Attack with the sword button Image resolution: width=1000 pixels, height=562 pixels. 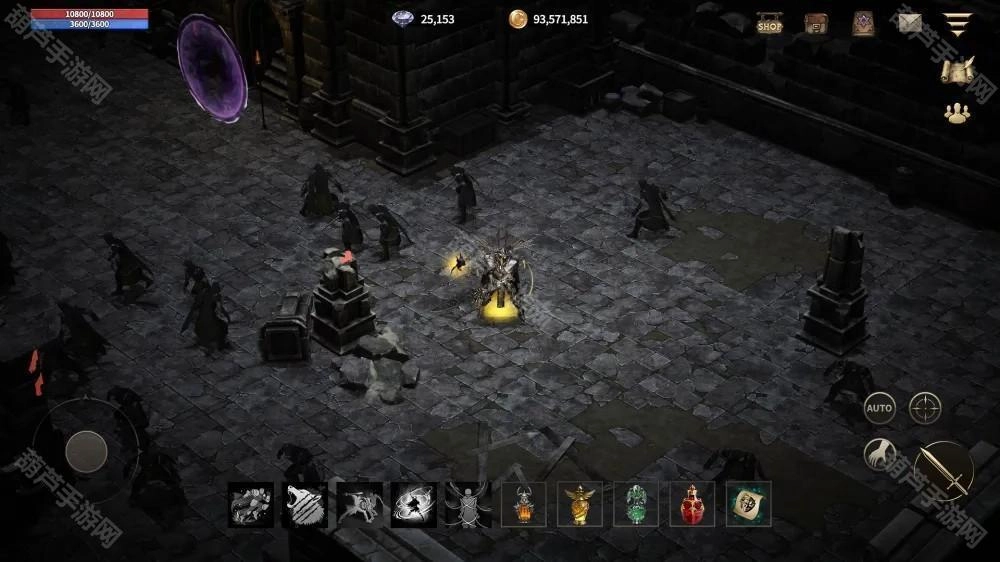943,470
